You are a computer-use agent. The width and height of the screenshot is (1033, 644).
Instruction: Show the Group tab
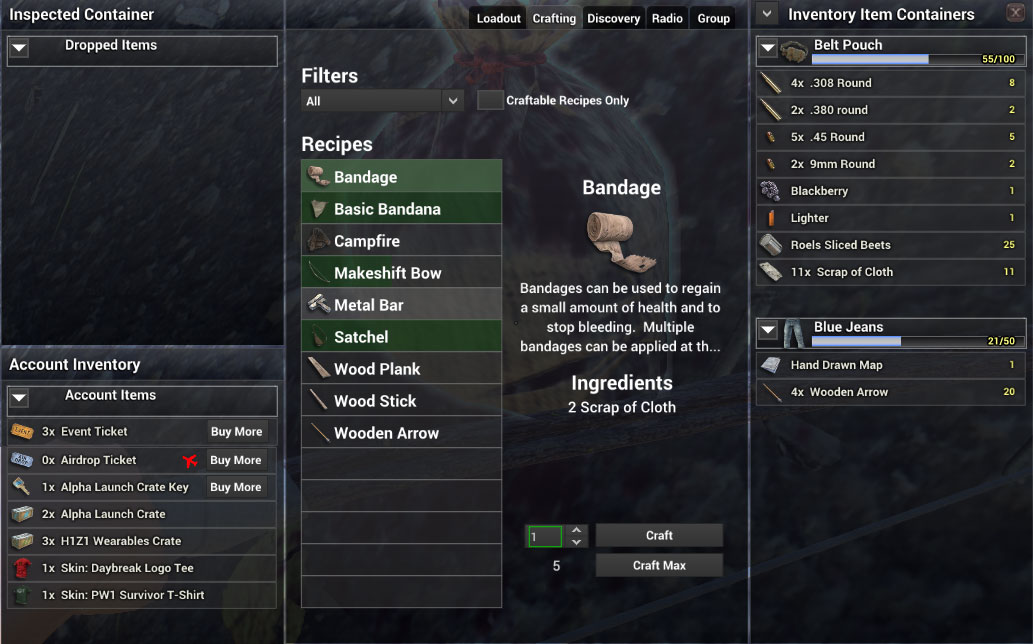[x=713, y=19]
